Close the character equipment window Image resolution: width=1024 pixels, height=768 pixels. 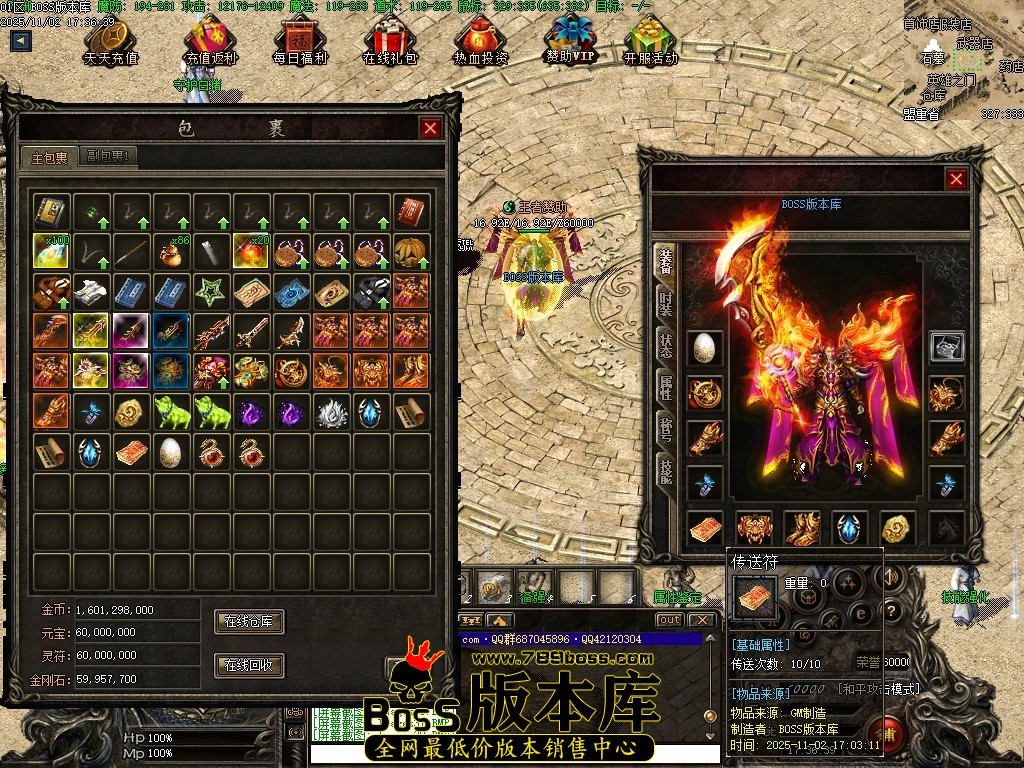pyautogui.click(x=956, y=179)
